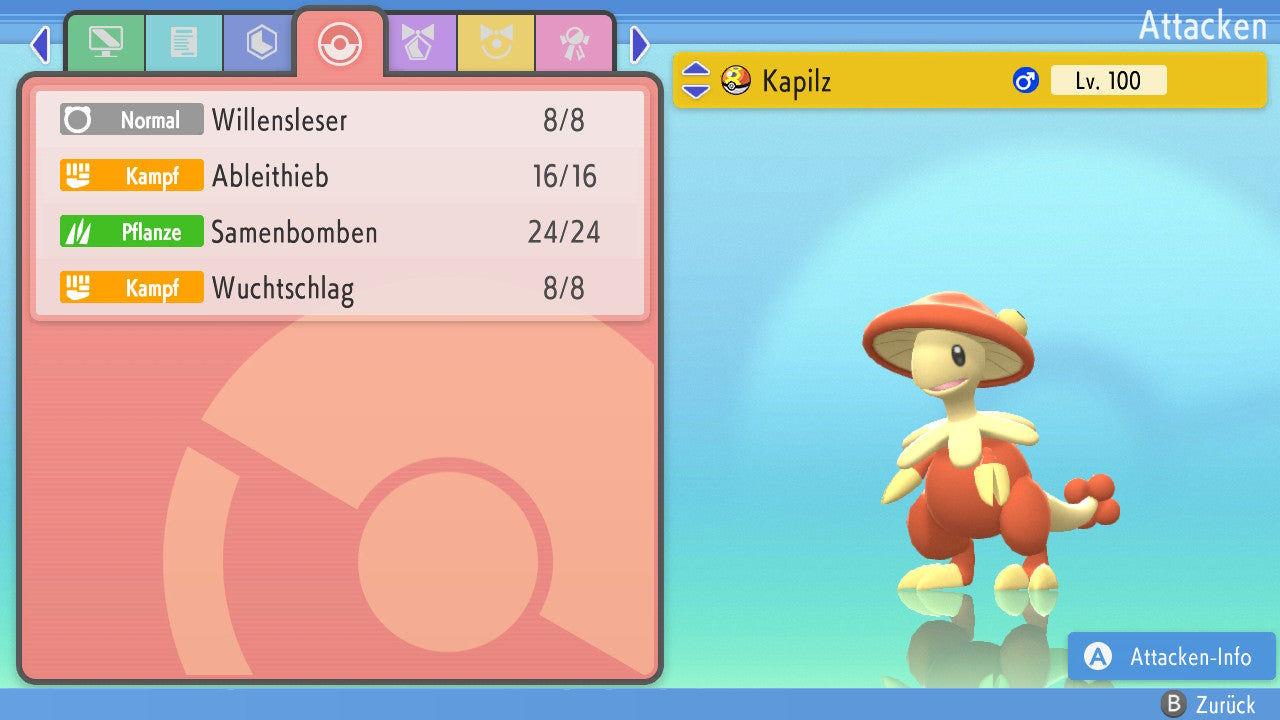Viewport: 1280px width, 720px height.
Task: Open the teal document notes tab
Action: [x=183, y=43]
